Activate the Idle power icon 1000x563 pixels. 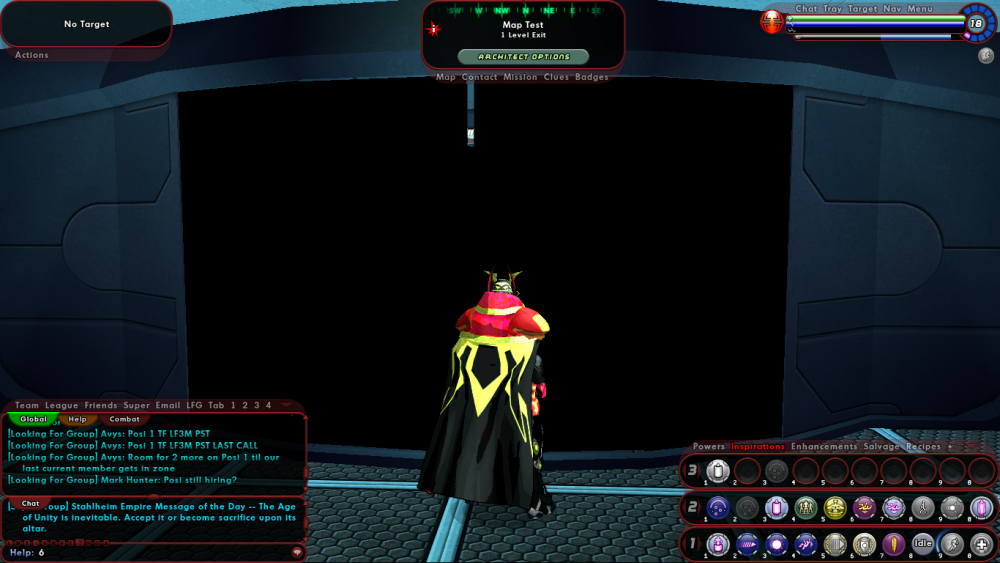tap(922, 544)
